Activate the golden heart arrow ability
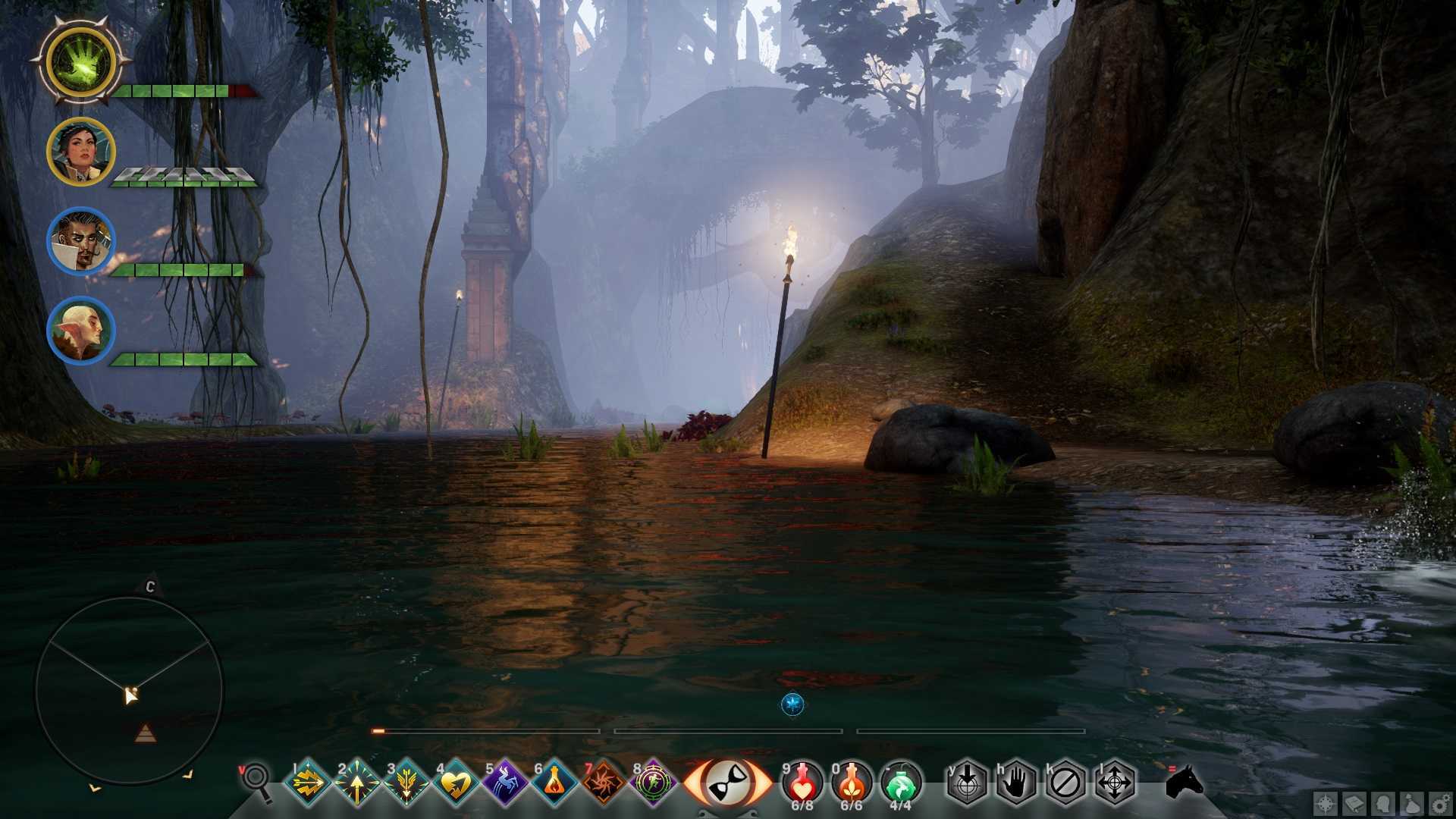1456x819 pixels. [x=455, y=782]
